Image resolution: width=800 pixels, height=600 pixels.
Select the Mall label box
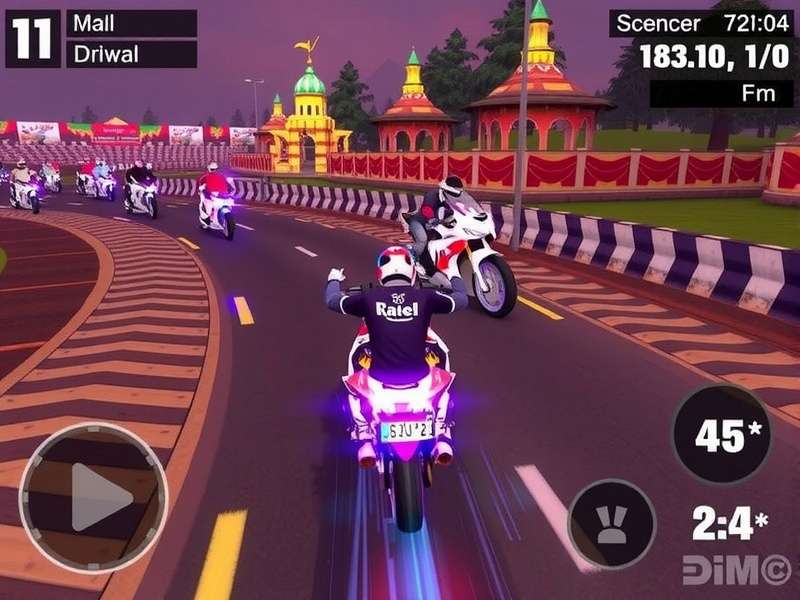pos(131,23)
